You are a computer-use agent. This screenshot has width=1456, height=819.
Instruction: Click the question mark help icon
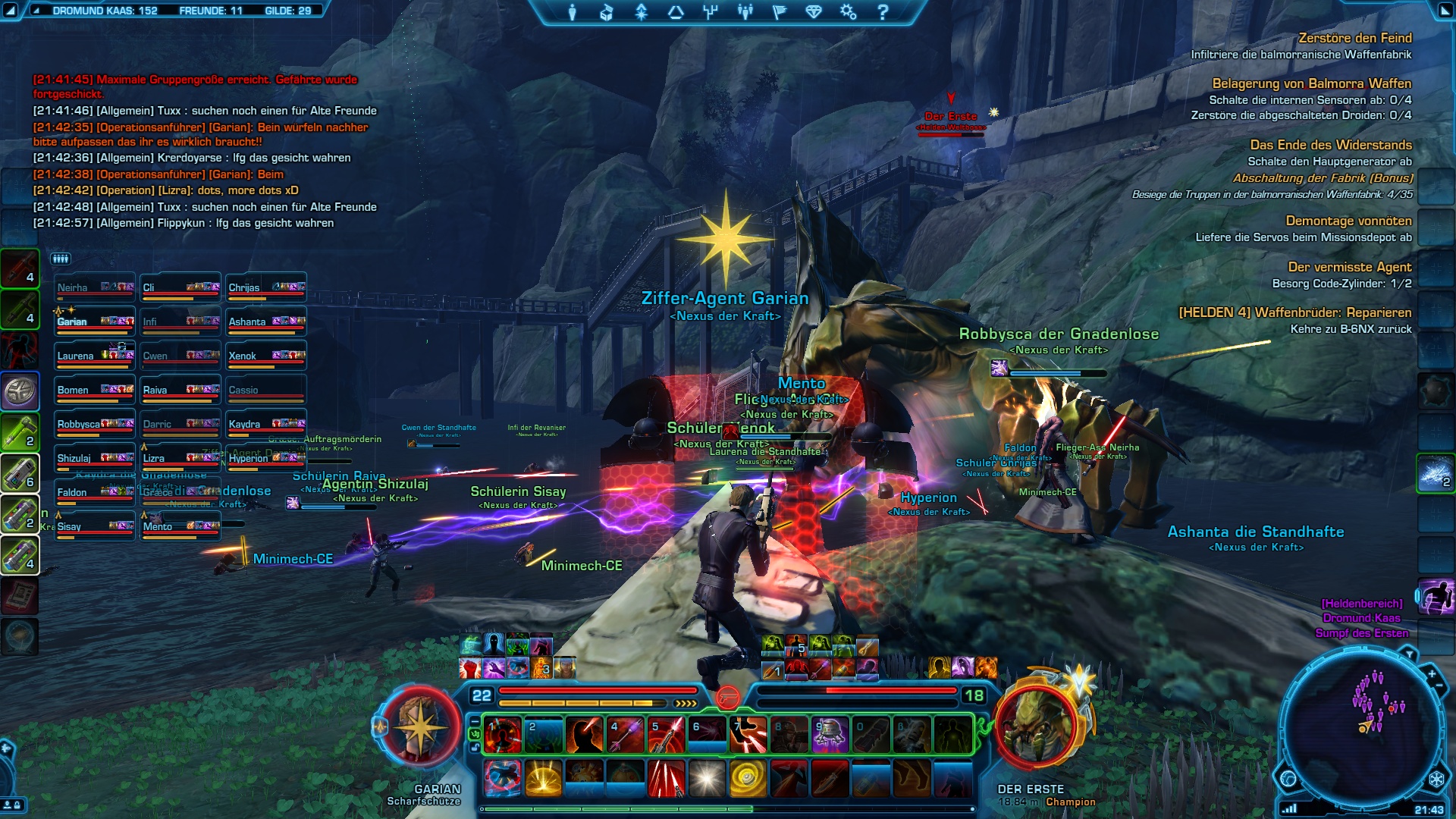(882, 12)
